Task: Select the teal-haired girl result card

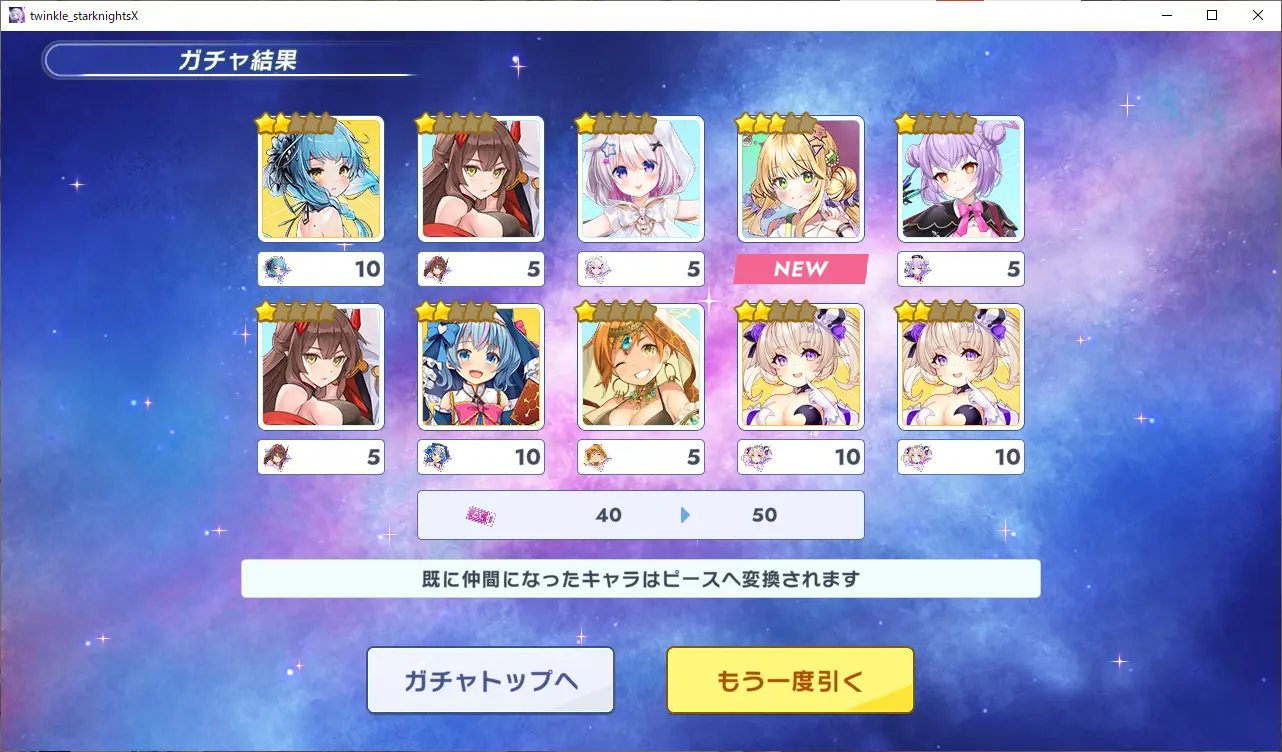Action: (321, 179)
